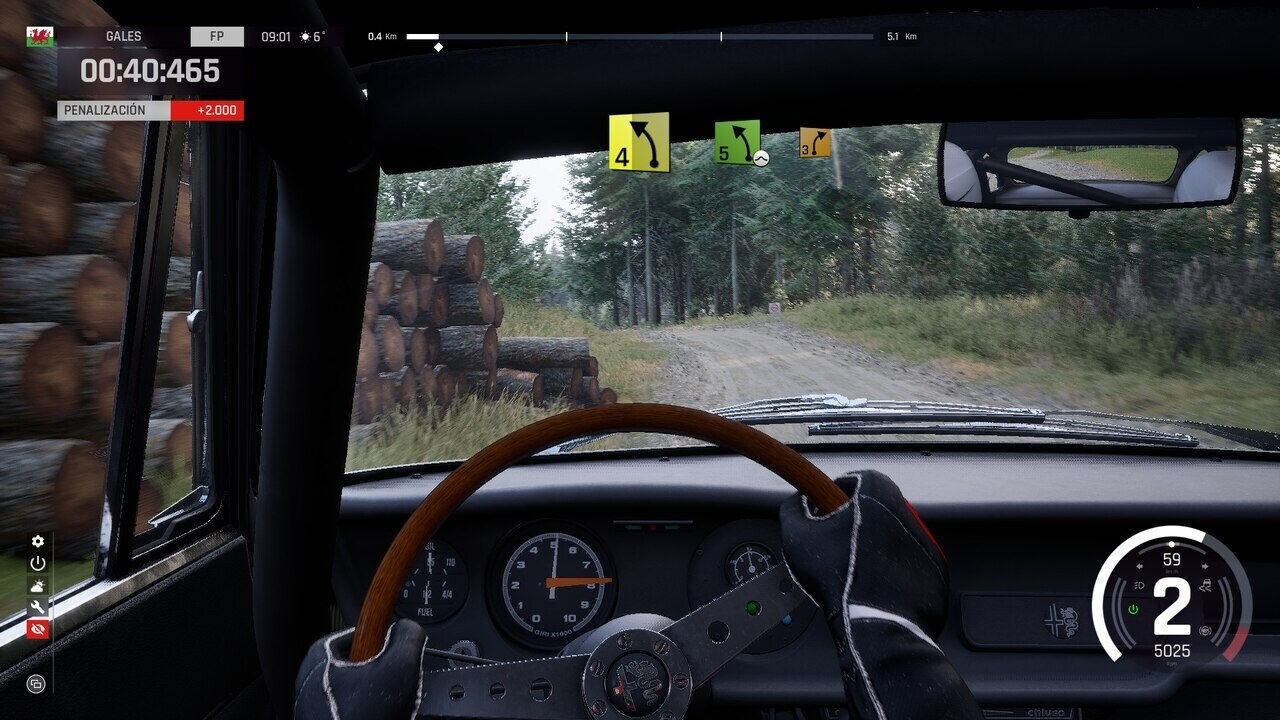
Task: Select the orange 3 right pacenote
Action: (815, 143)
